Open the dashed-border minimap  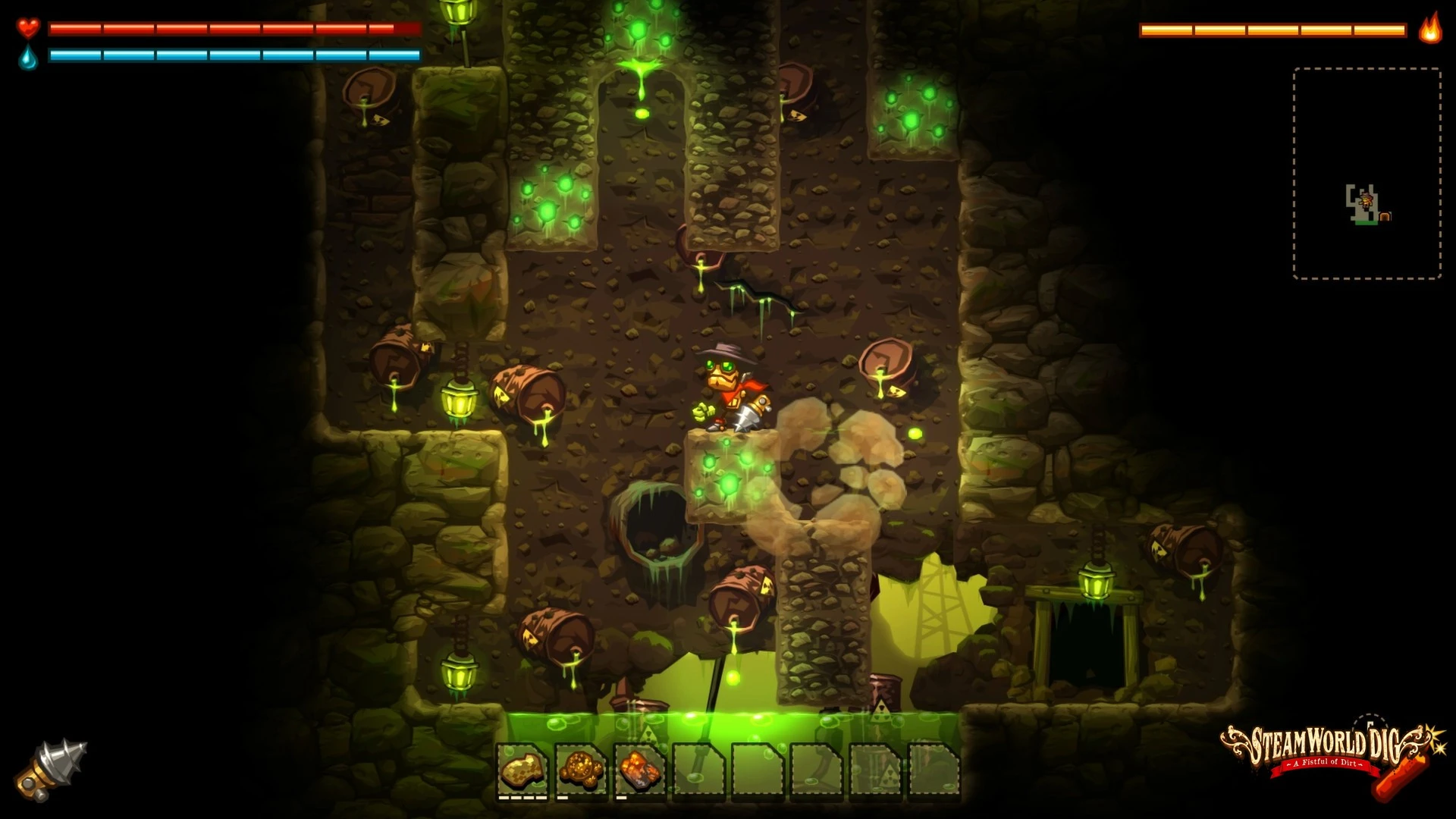click(1367, 173)
